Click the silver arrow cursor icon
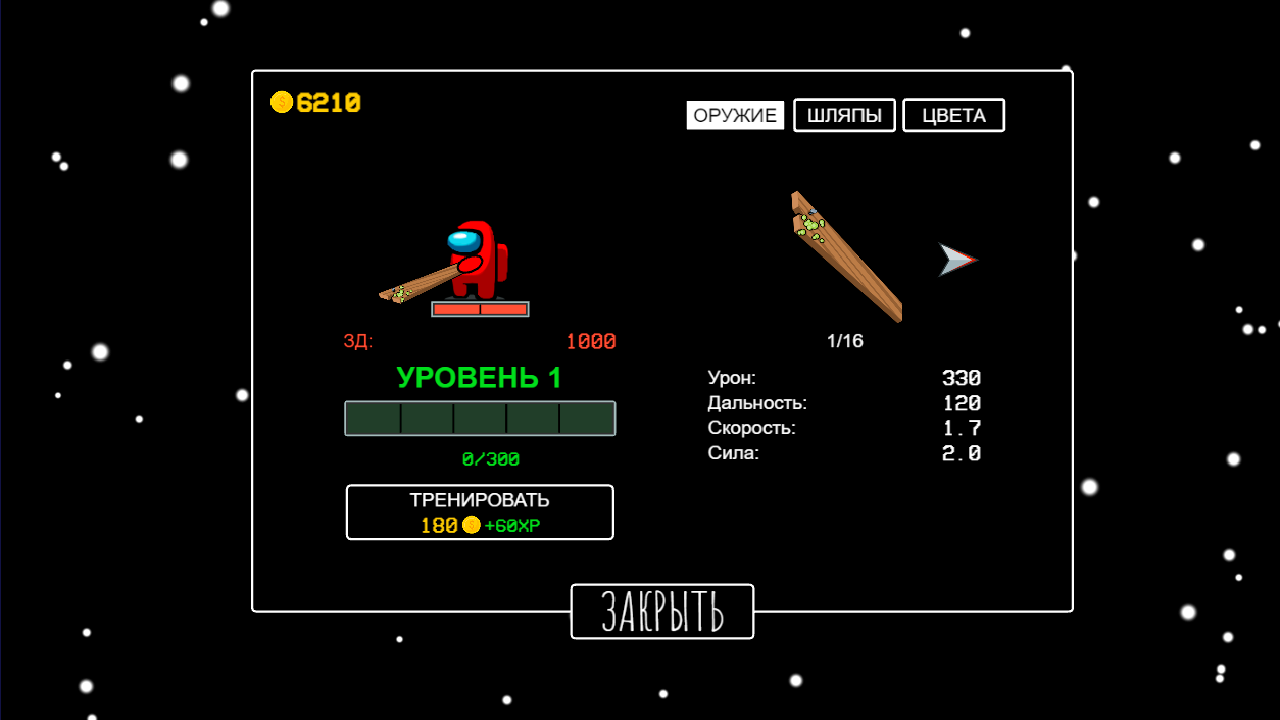Image resolution: width=1280 pixels, height=720 pixels. pyautogui.click(x=958, y=260)
